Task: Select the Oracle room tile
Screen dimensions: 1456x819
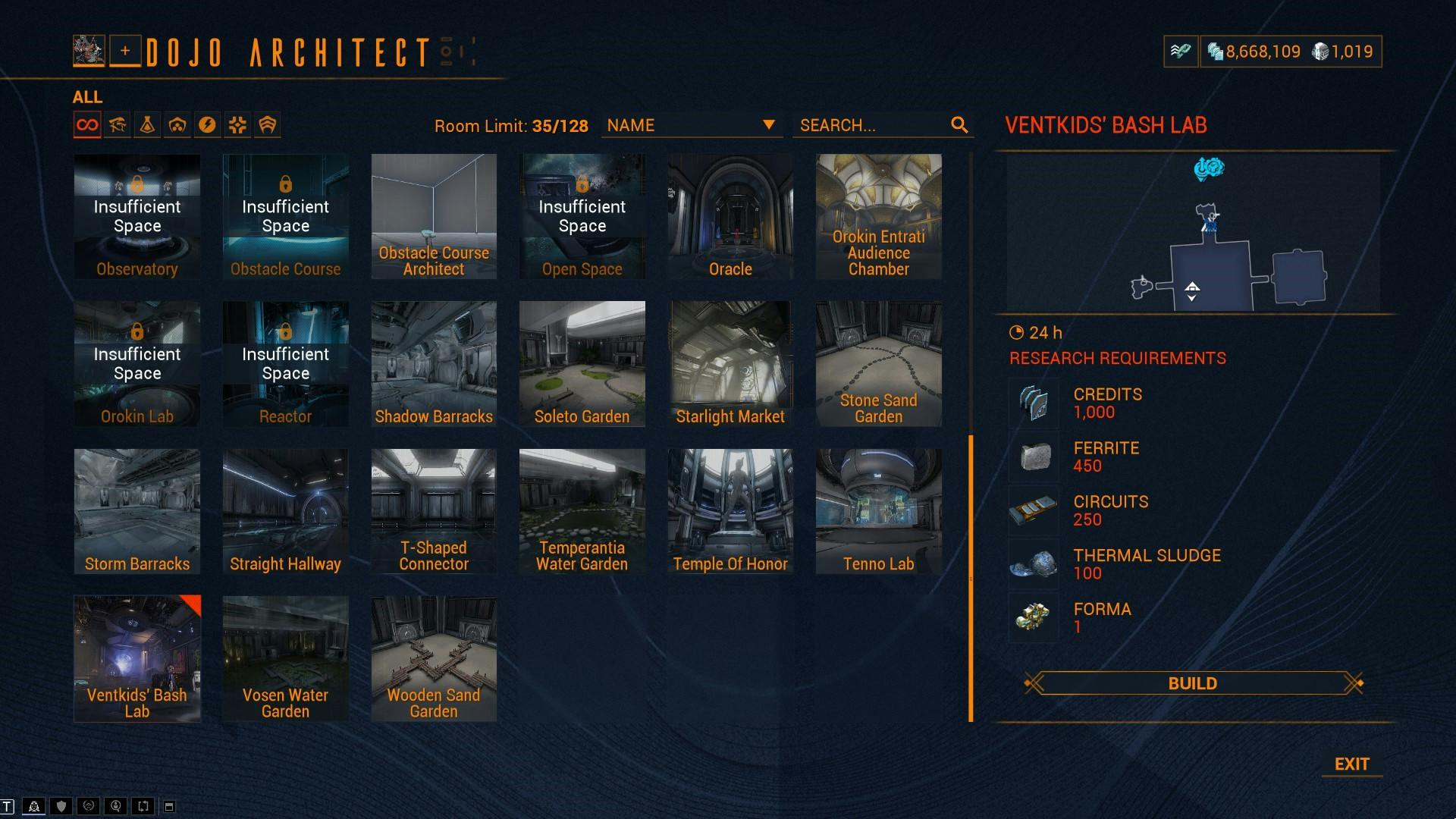Action: click(x=729, y=216)
